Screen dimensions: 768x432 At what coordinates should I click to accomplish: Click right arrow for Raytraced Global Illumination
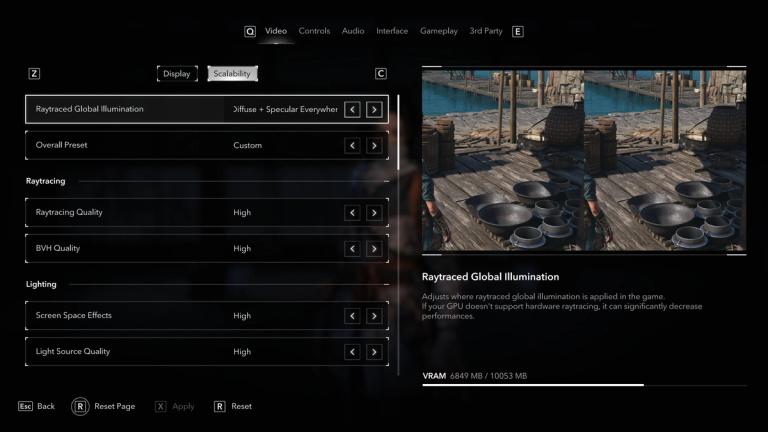[x=374, y=109]
